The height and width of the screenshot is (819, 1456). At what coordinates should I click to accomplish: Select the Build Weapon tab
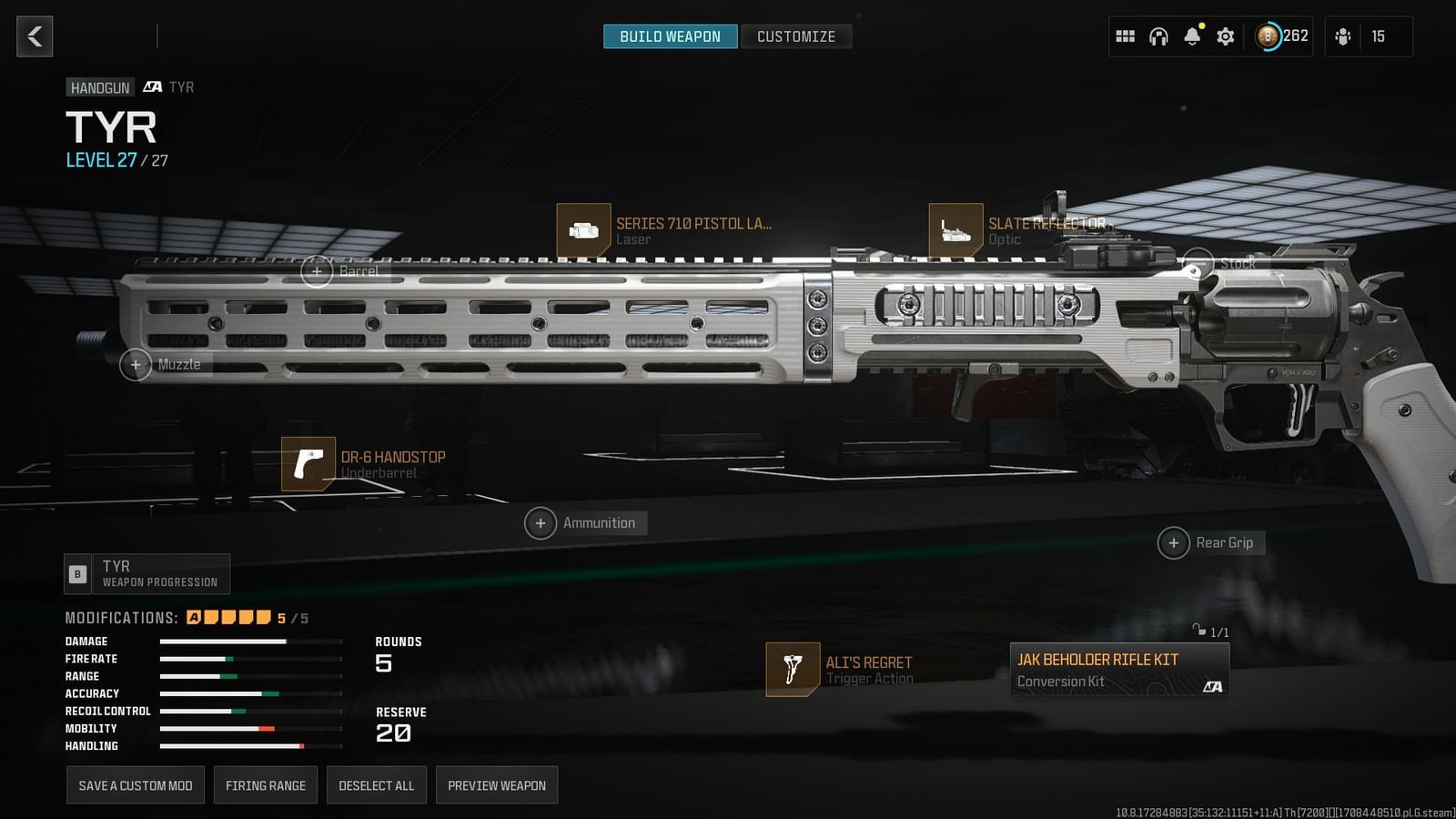click(670, 36)
